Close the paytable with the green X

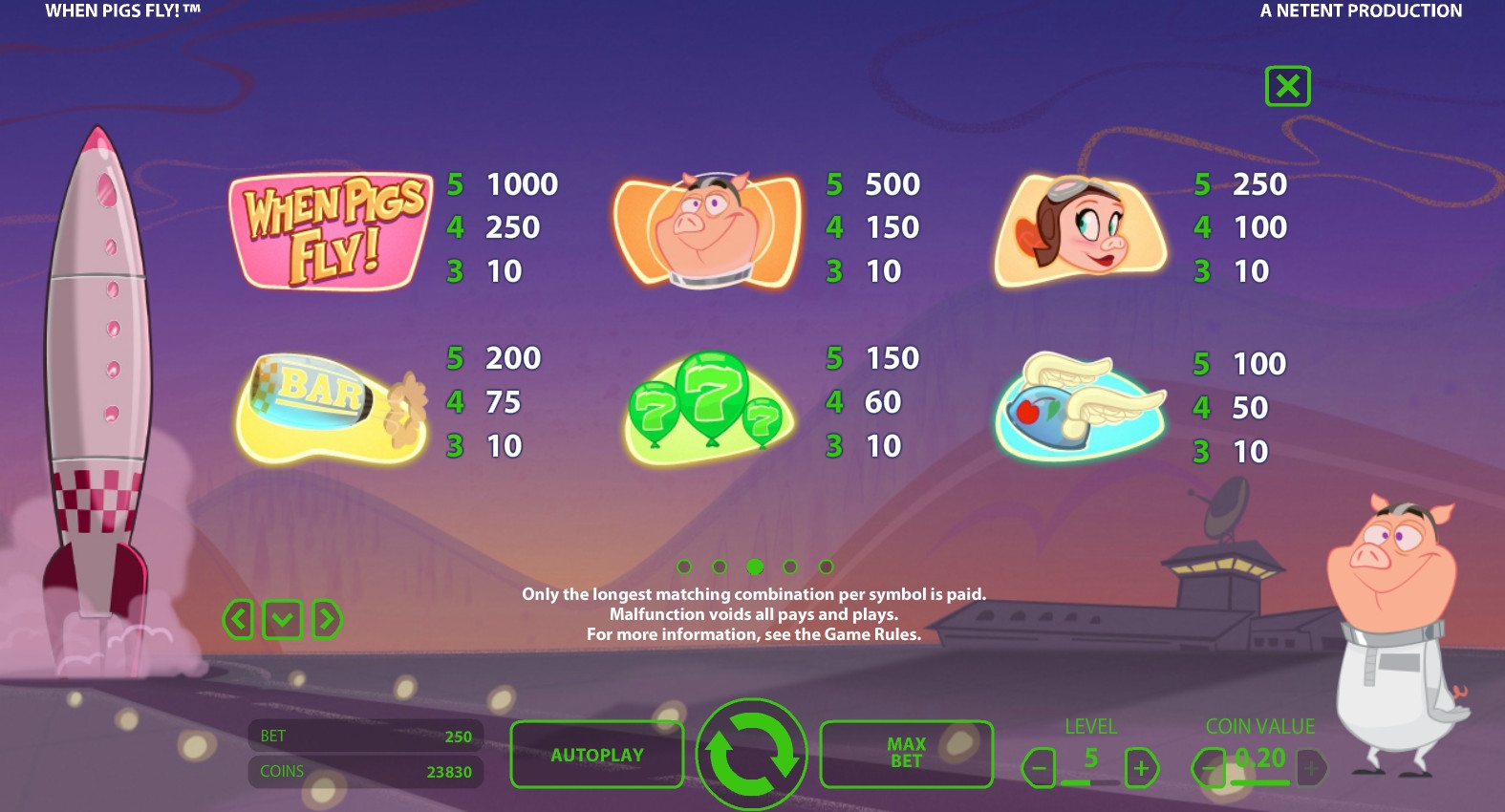[1287, 86]
